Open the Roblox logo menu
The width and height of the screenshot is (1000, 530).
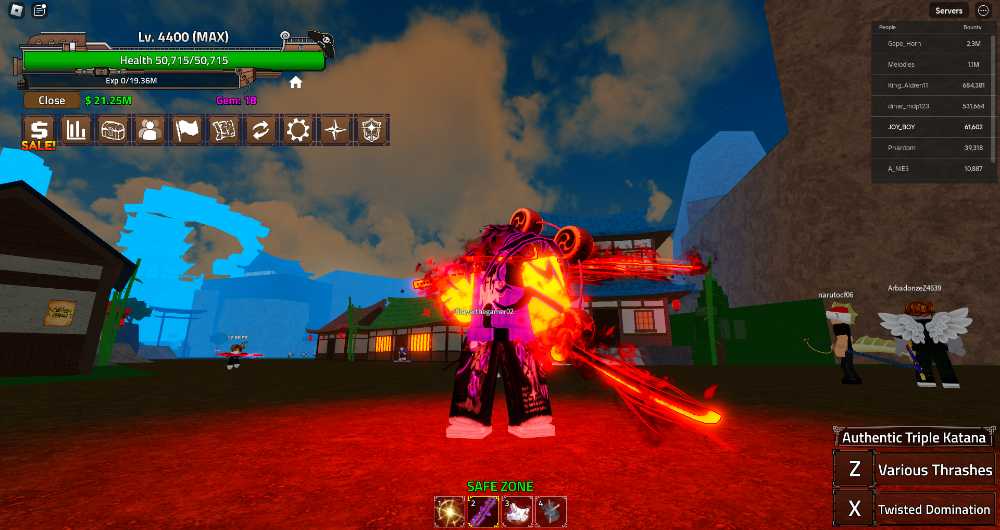coord(13,11)
